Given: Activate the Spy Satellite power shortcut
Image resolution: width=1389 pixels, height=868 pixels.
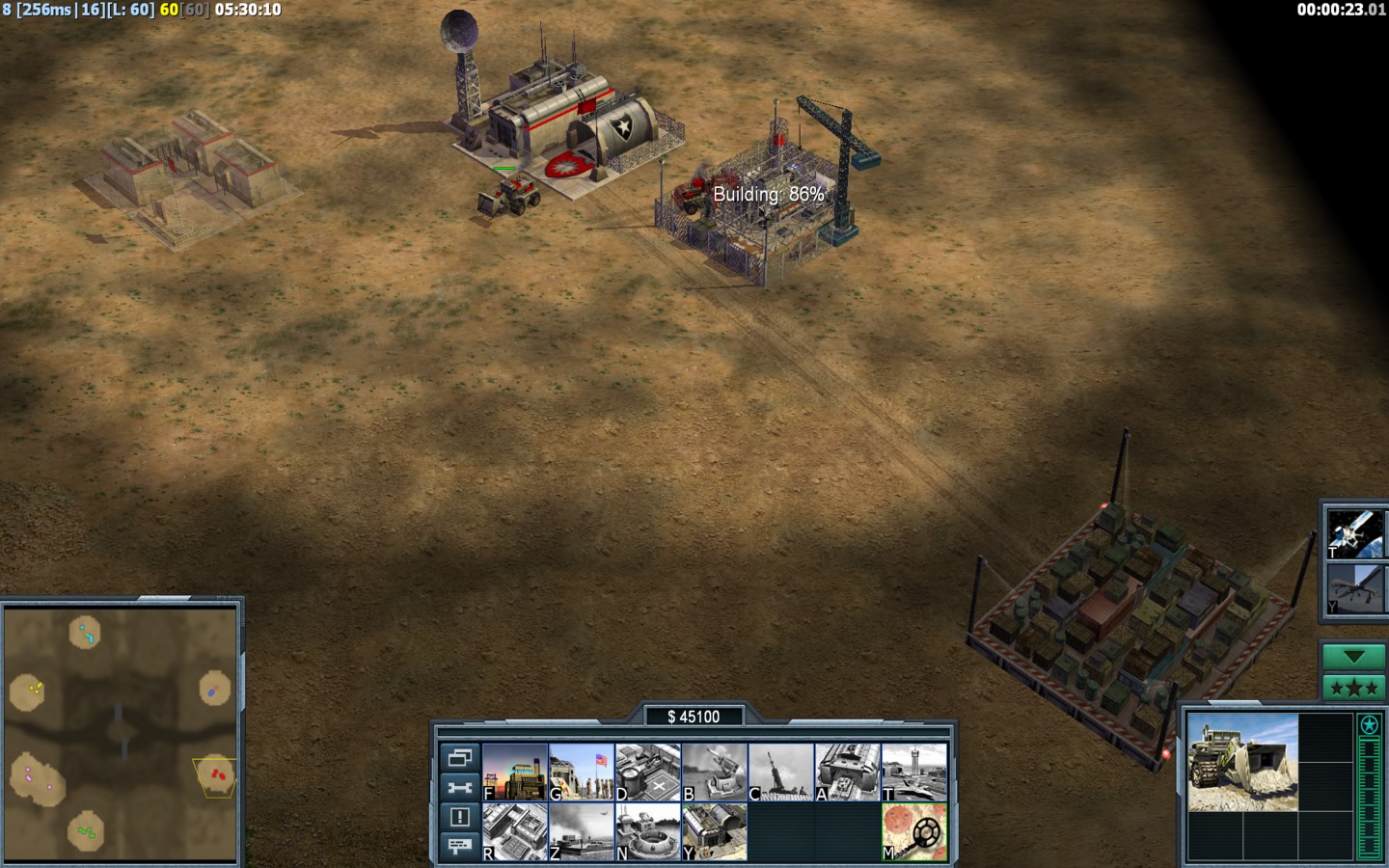Looking at the screenshot, I should 1355,532.
